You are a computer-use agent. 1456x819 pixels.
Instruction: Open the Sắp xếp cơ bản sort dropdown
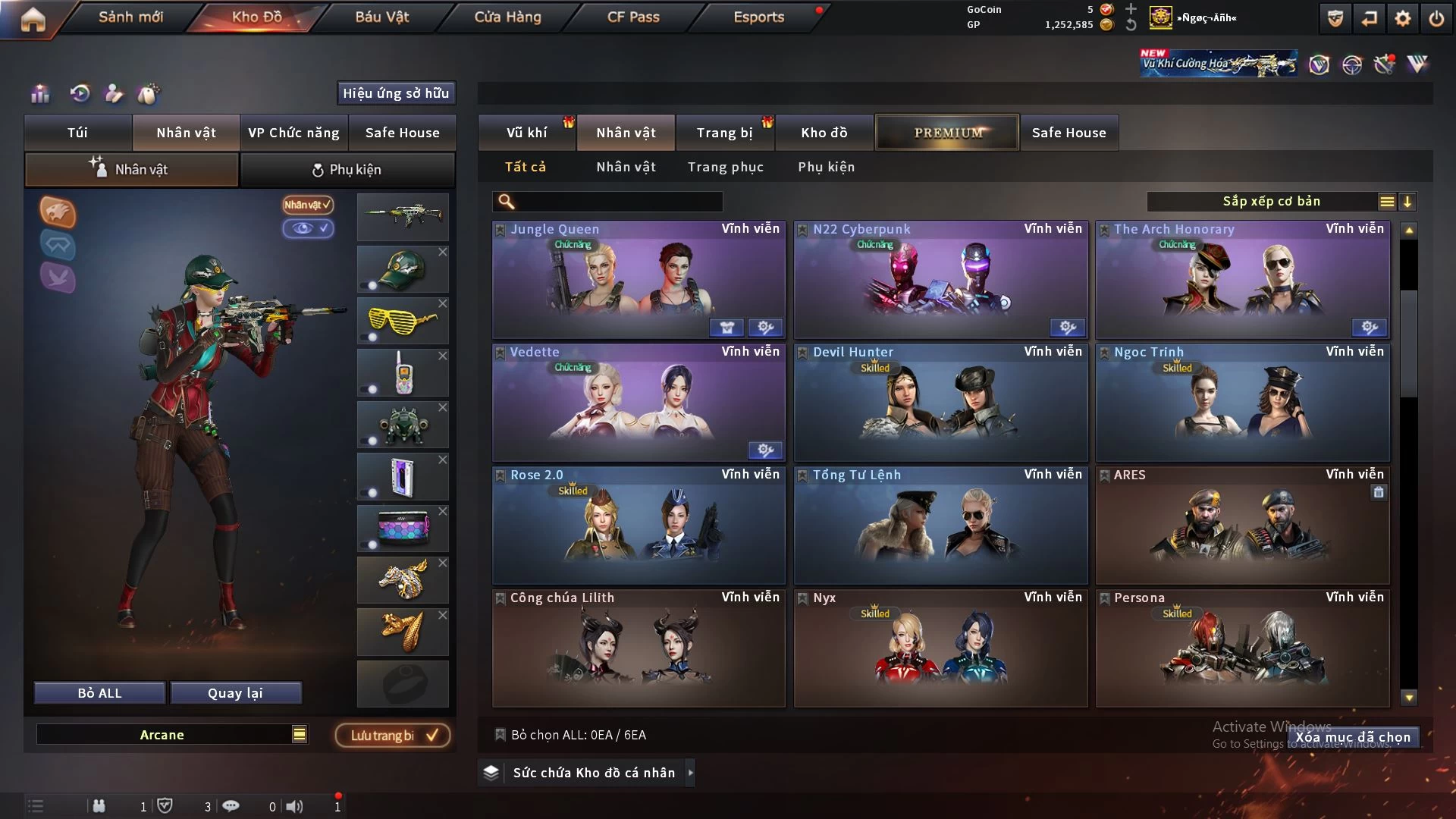(x=1271, y=201)
